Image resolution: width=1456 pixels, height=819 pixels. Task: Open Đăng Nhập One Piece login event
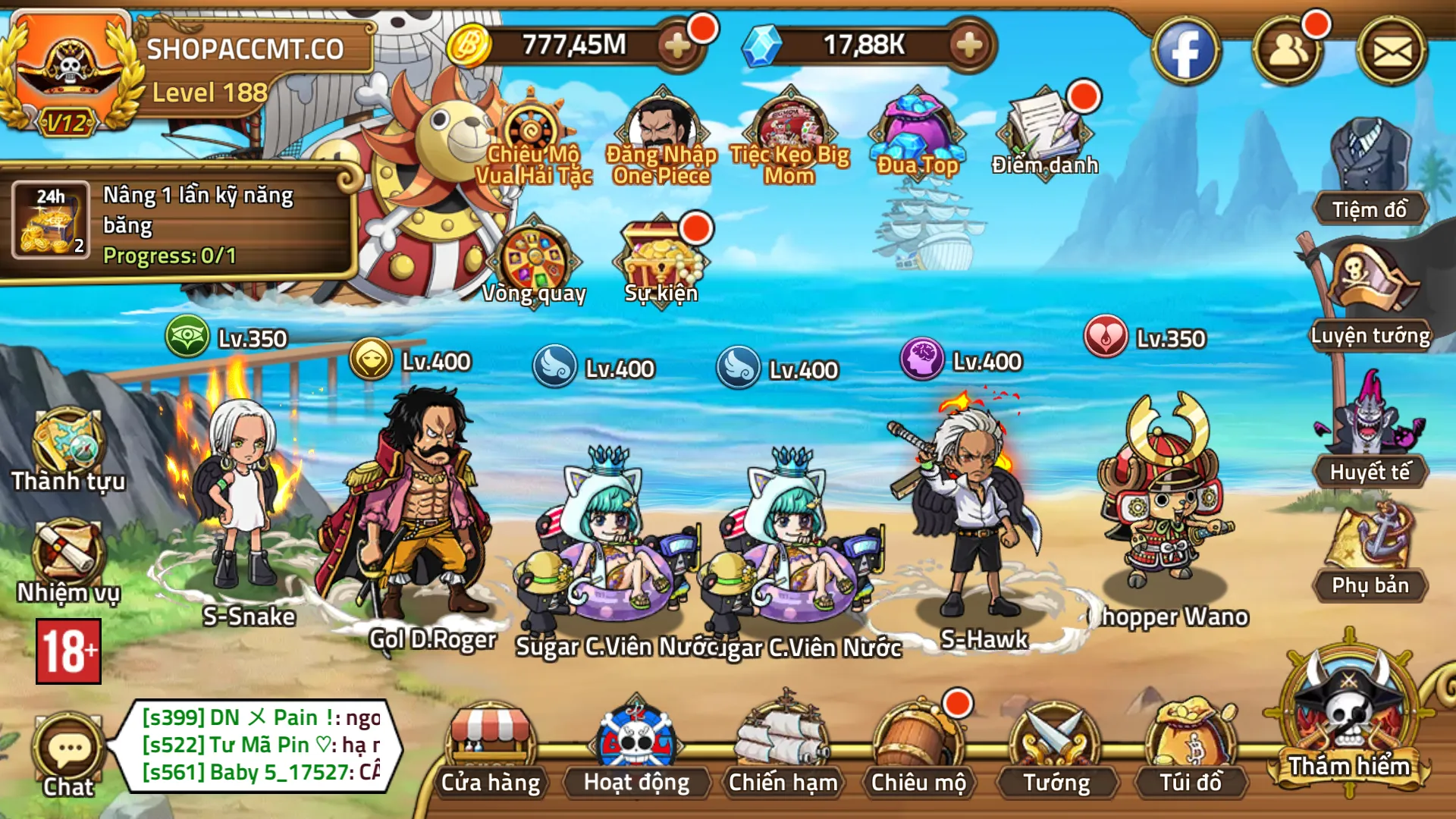pos(661,125)
